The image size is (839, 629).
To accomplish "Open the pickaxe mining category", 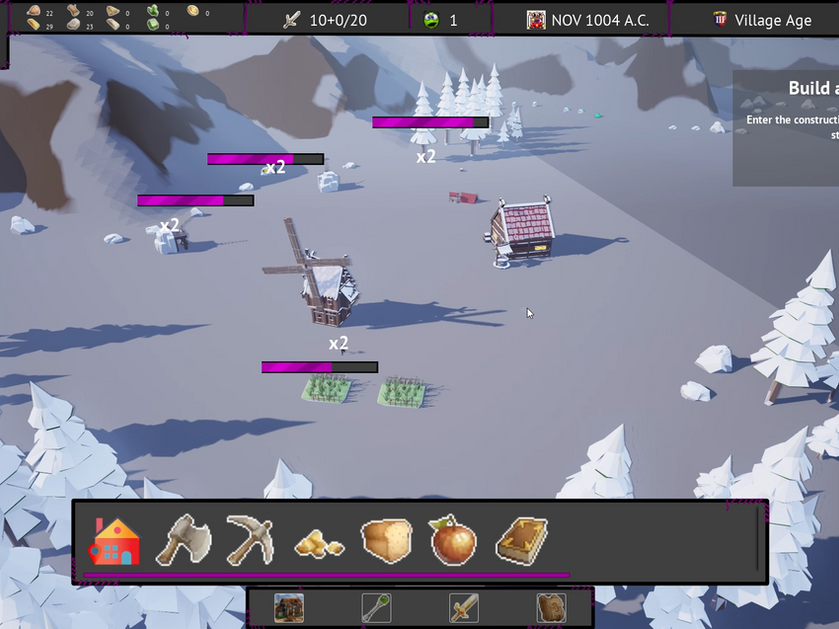I will (250, 540).
